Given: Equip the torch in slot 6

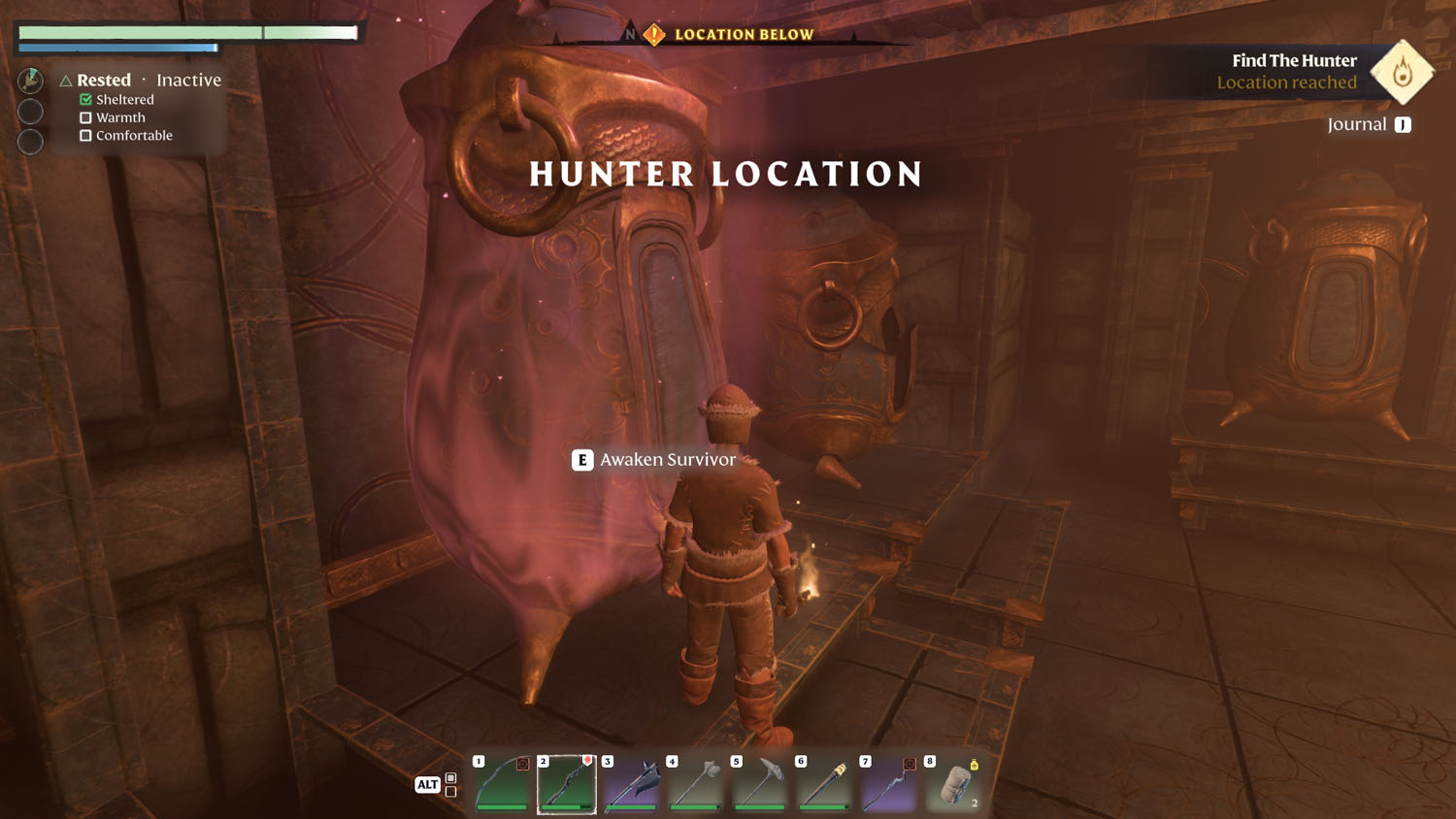Looking at the screenshot, I should pyautogui.click(x=824, y=784).
